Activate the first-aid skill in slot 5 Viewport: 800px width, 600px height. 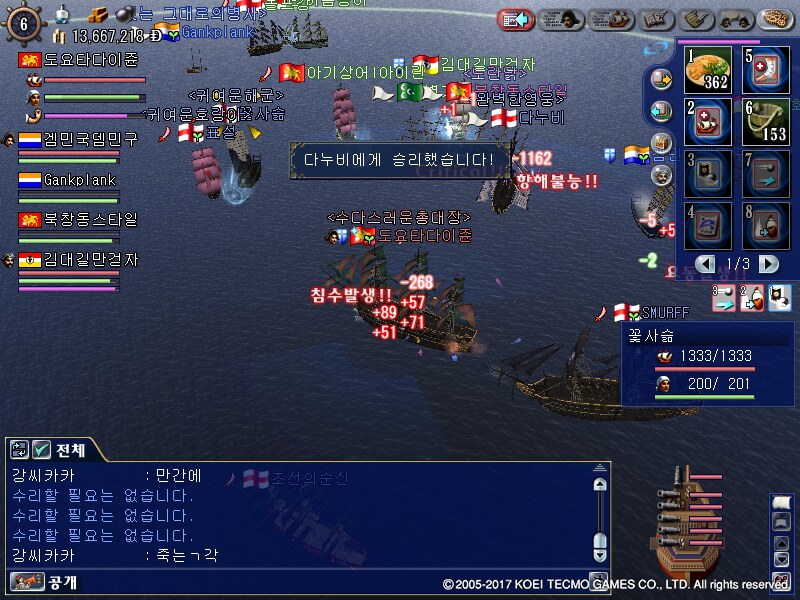[768, 69]
